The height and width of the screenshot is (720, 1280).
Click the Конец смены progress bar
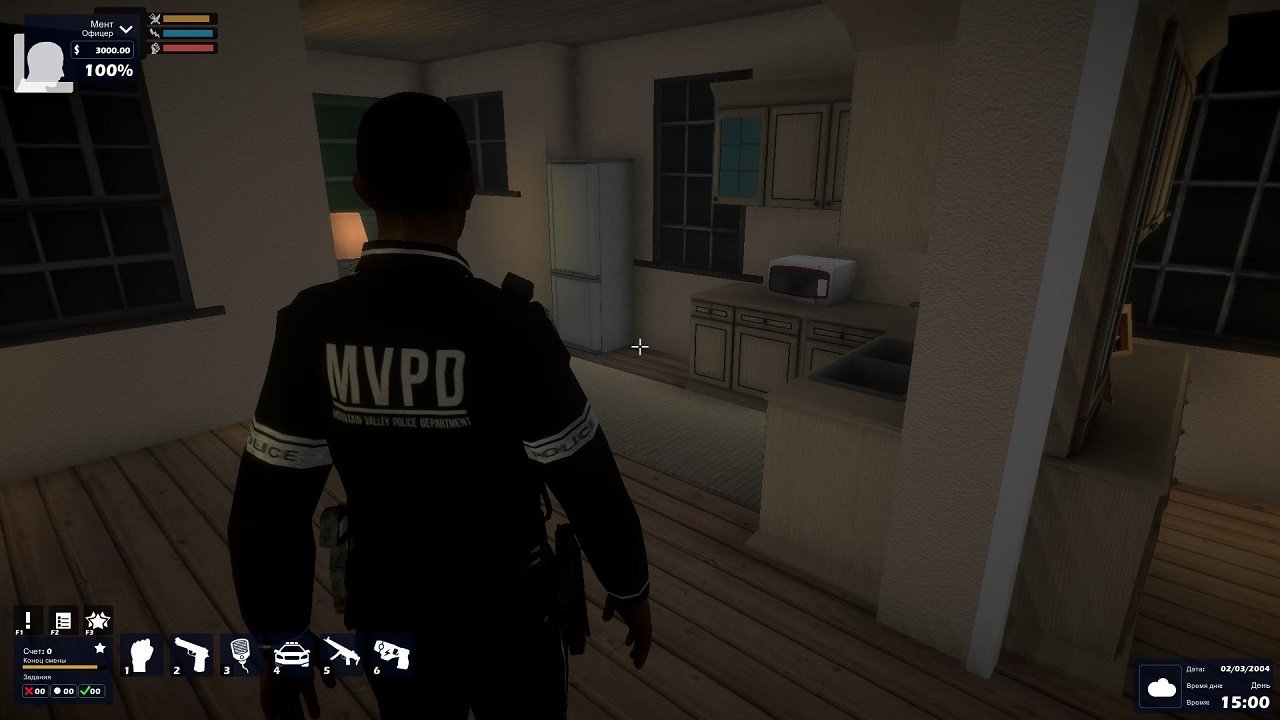pyautogui.click(x=60, y=666)
